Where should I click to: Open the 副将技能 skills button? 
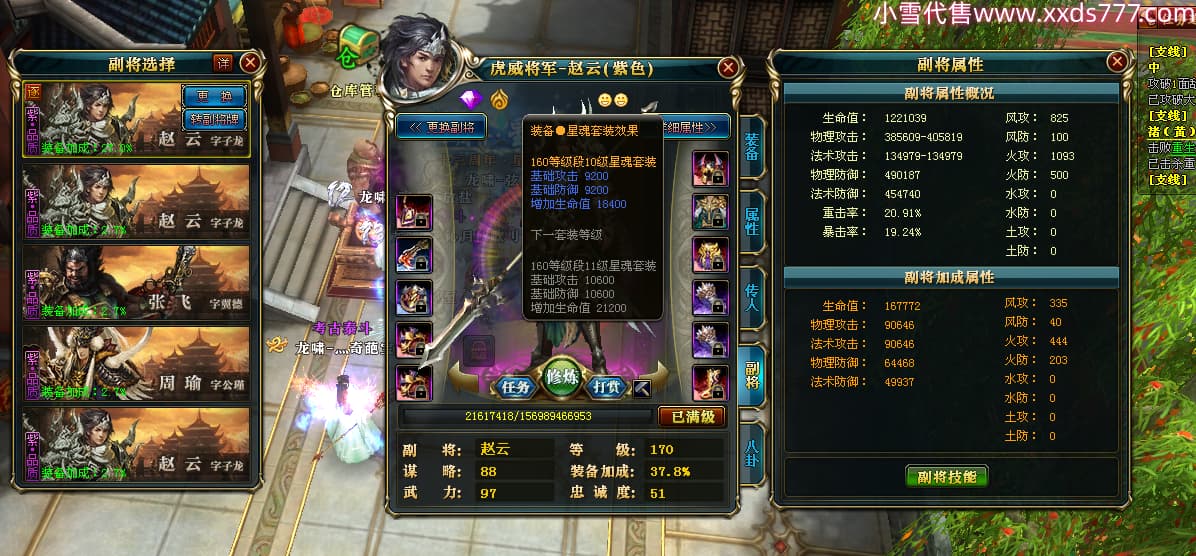pos(946,476)
